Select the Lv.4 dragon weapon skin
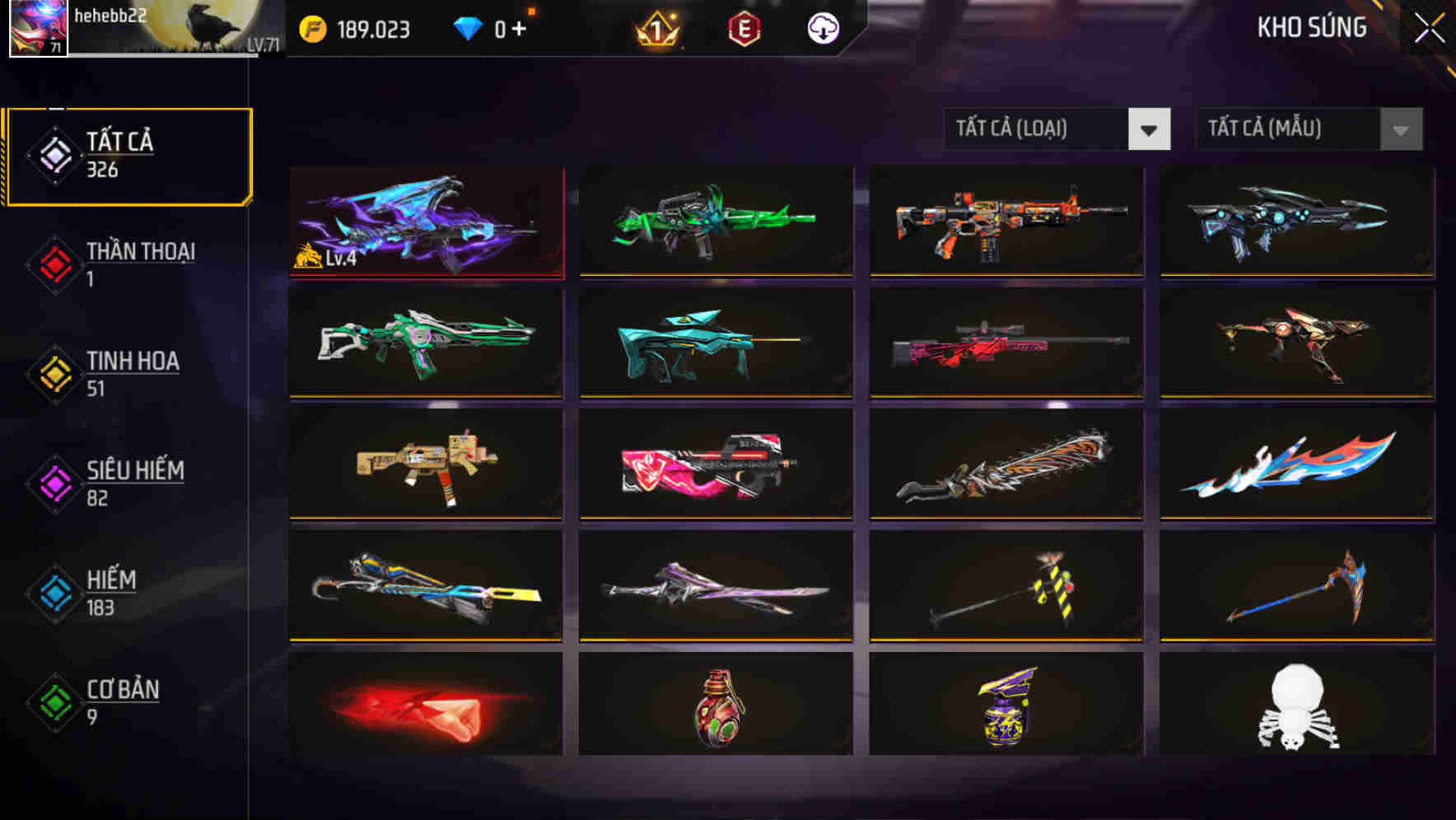The image size is (1456, 820). (x=426, y=221)
